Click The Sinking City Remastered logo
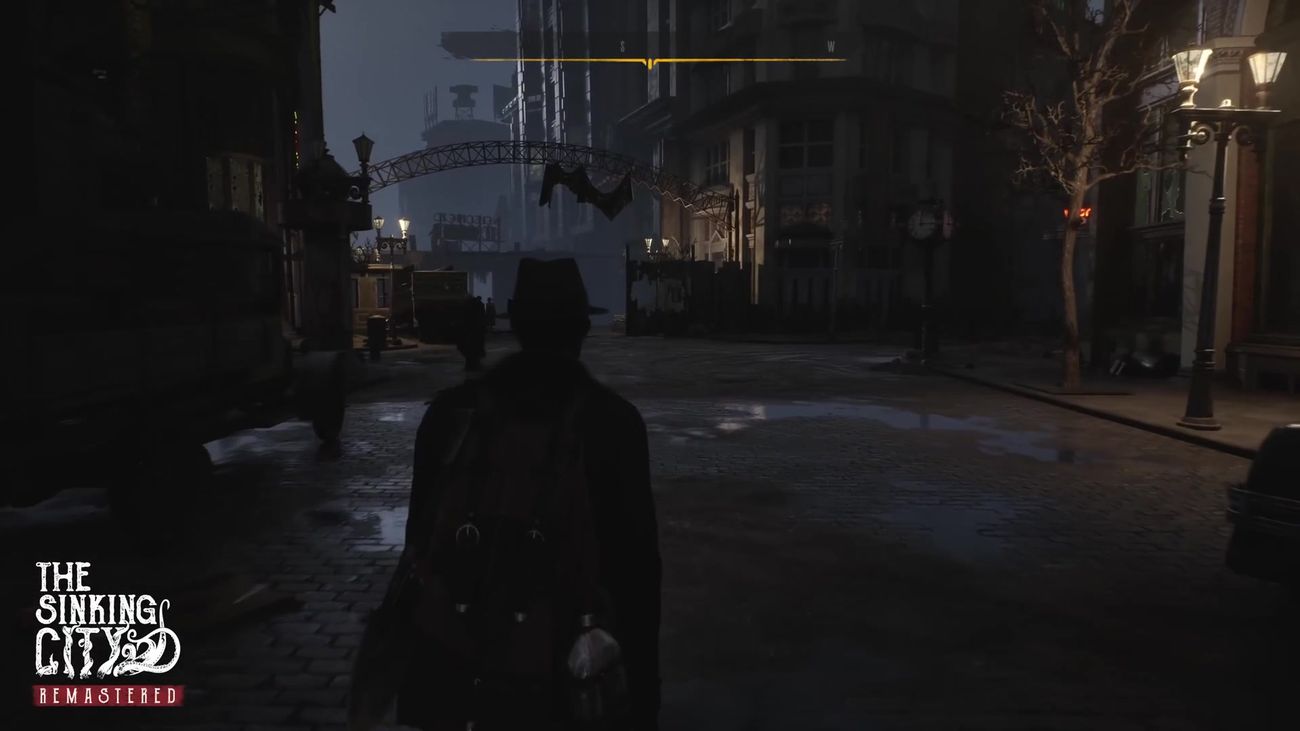 click(x=107, y=632)
